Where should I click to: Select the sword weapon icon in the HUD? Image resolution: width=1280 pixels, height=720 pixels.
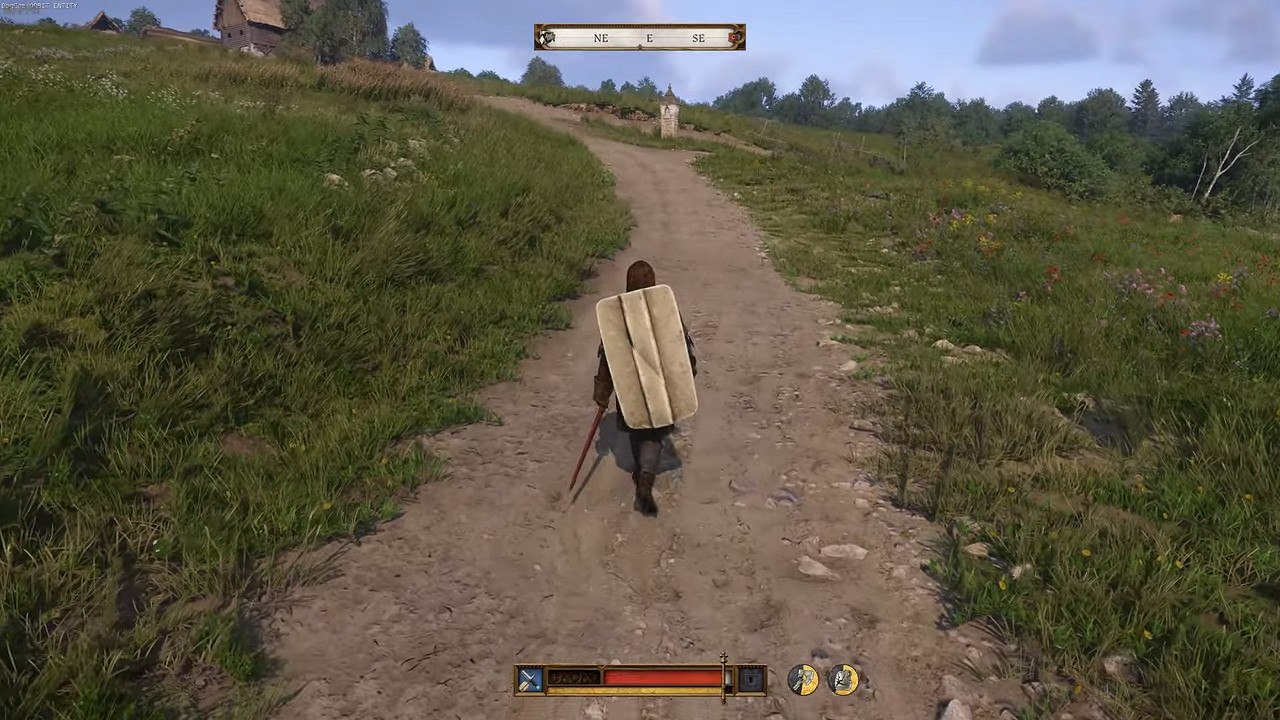529,680
